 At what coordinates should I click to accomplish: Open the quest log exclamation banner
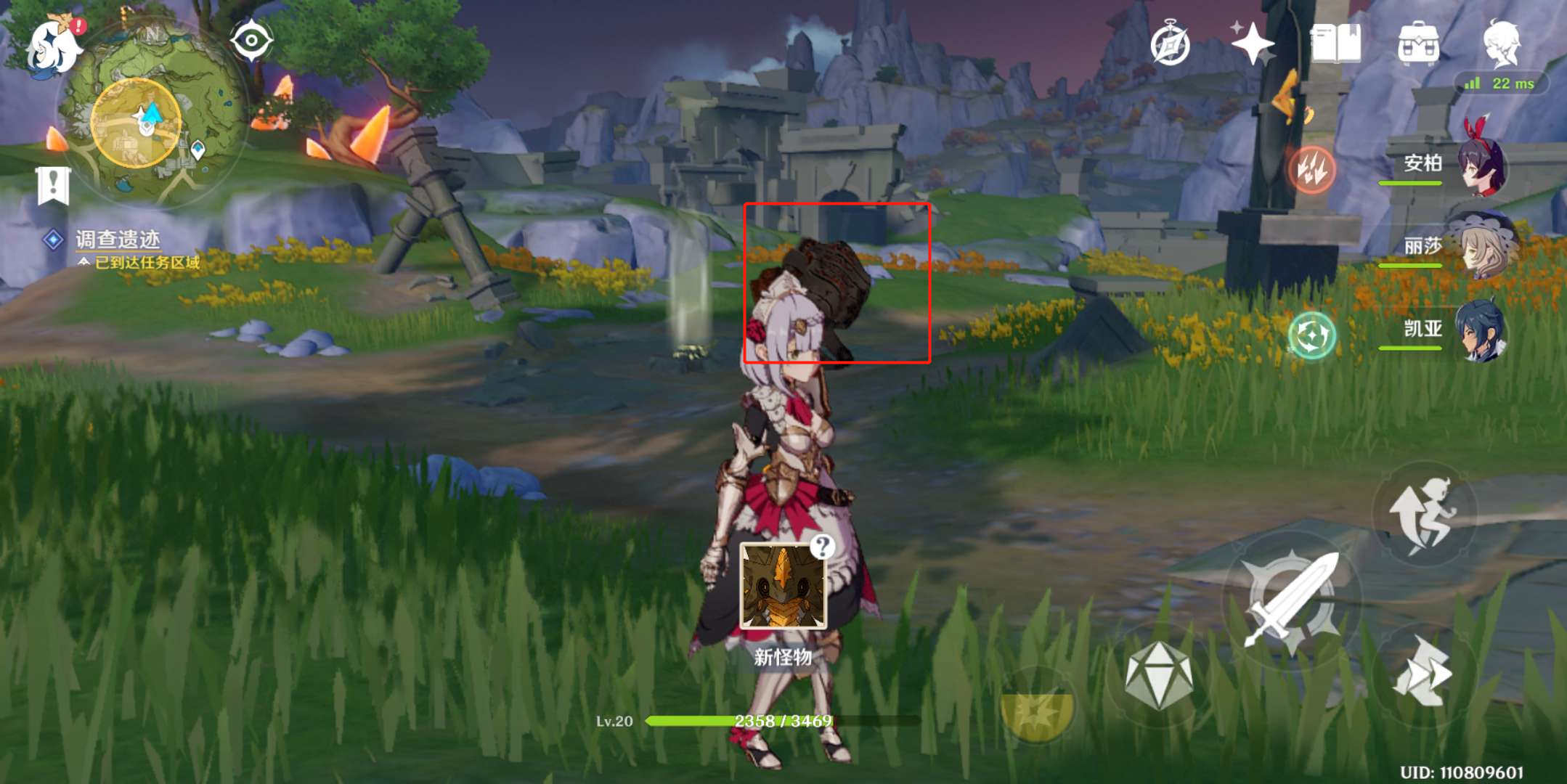(x=53, y=185)
